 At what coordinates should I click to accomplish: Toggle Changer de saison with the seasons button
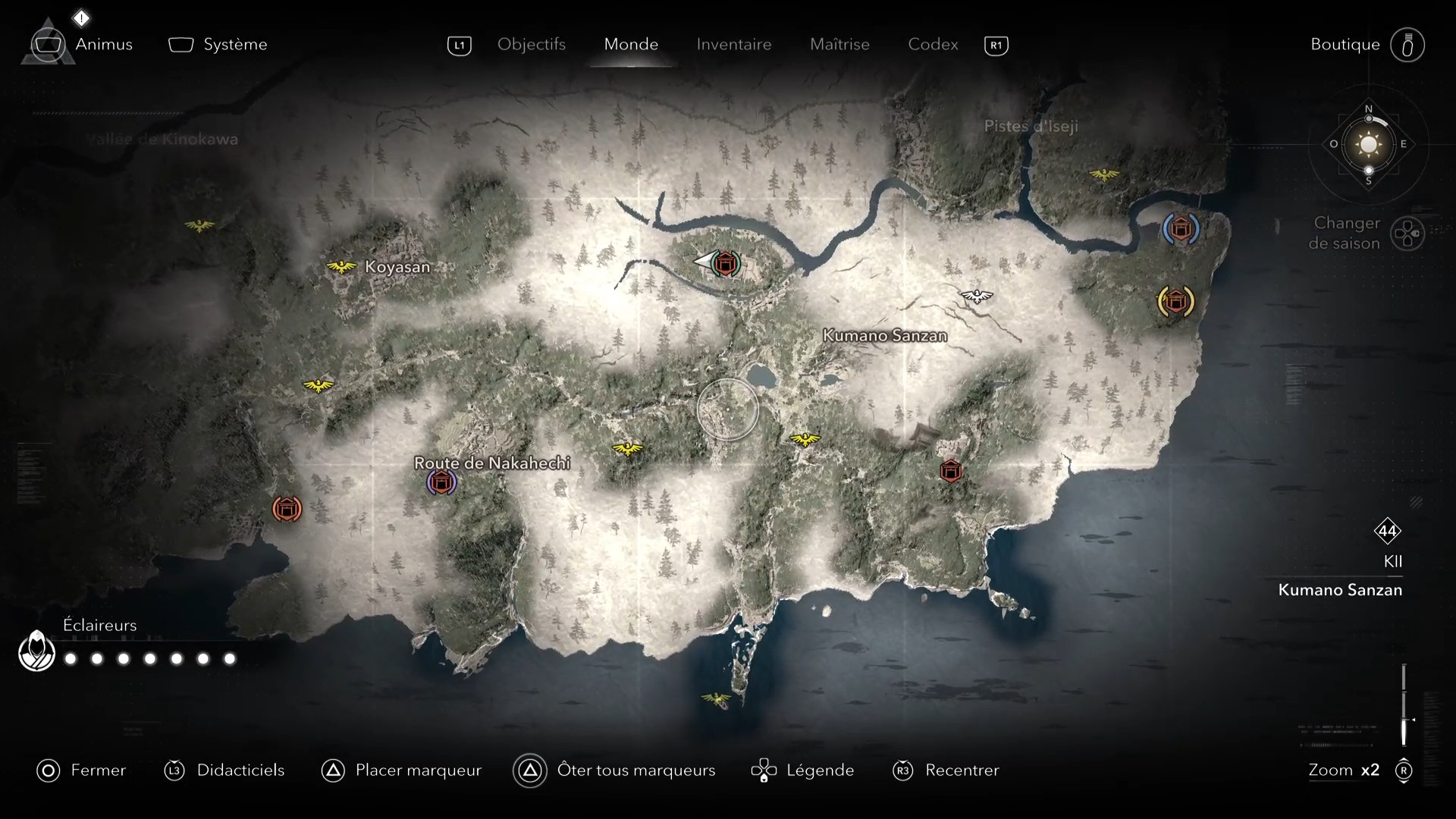(1409, 234)
